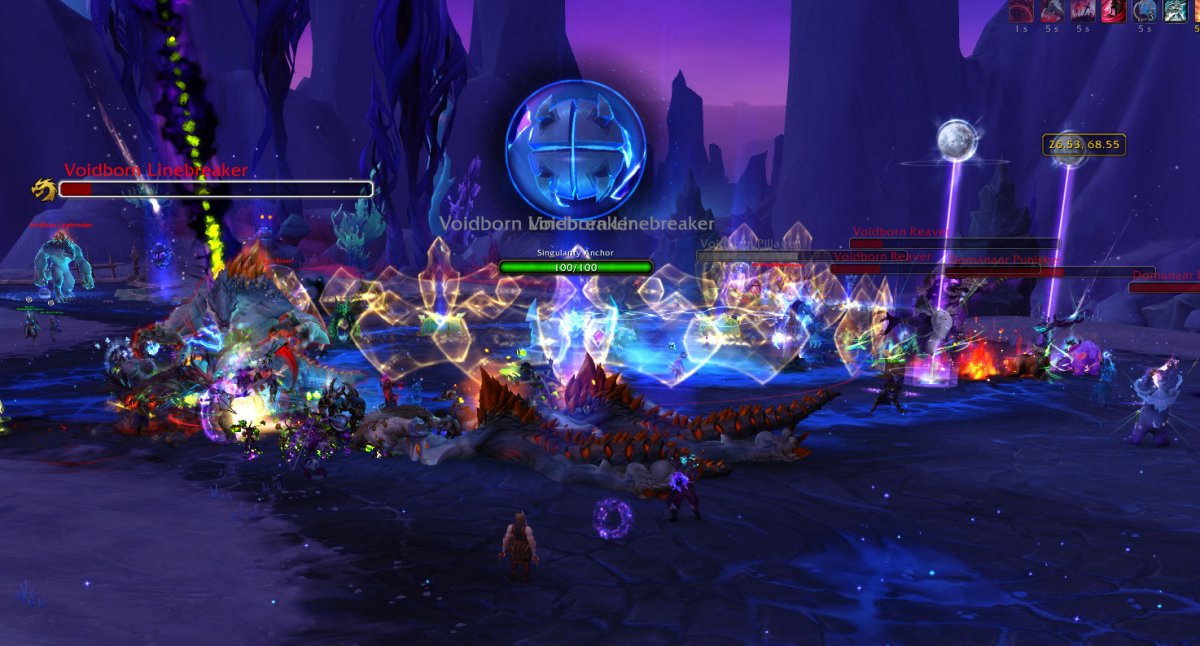This screenshot has width=1200, height=646.
Task: Click the teal and white buff icon
Action: click(1176, 12)
